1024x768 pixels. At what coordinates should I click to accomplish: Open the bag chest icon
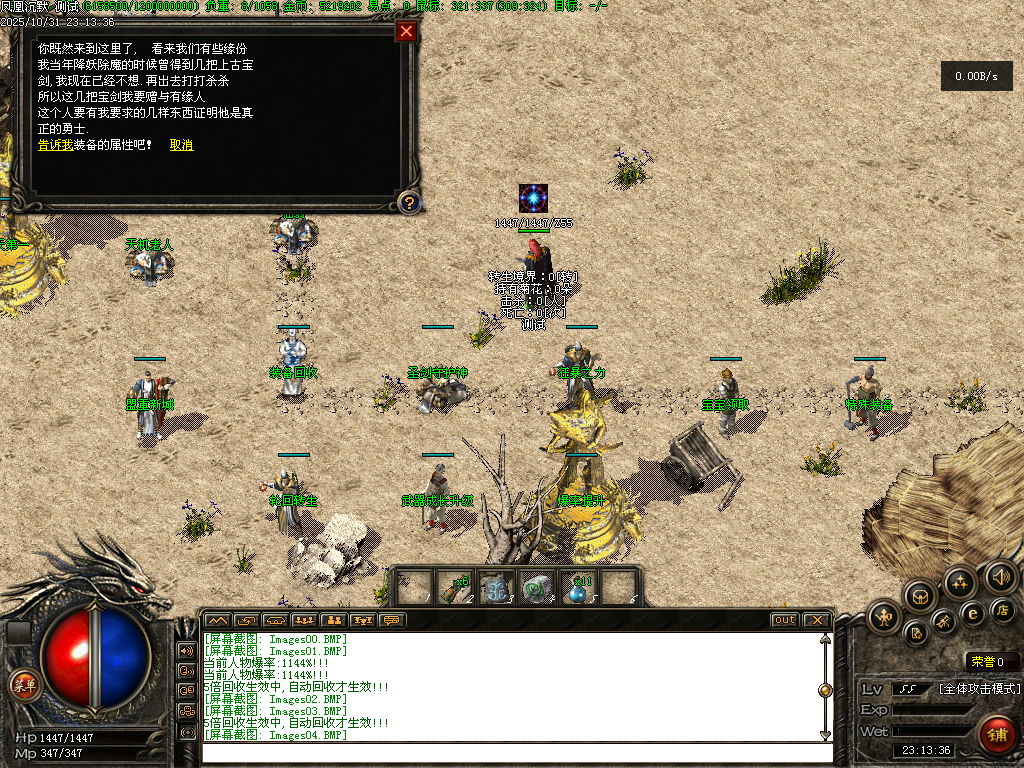920,598
